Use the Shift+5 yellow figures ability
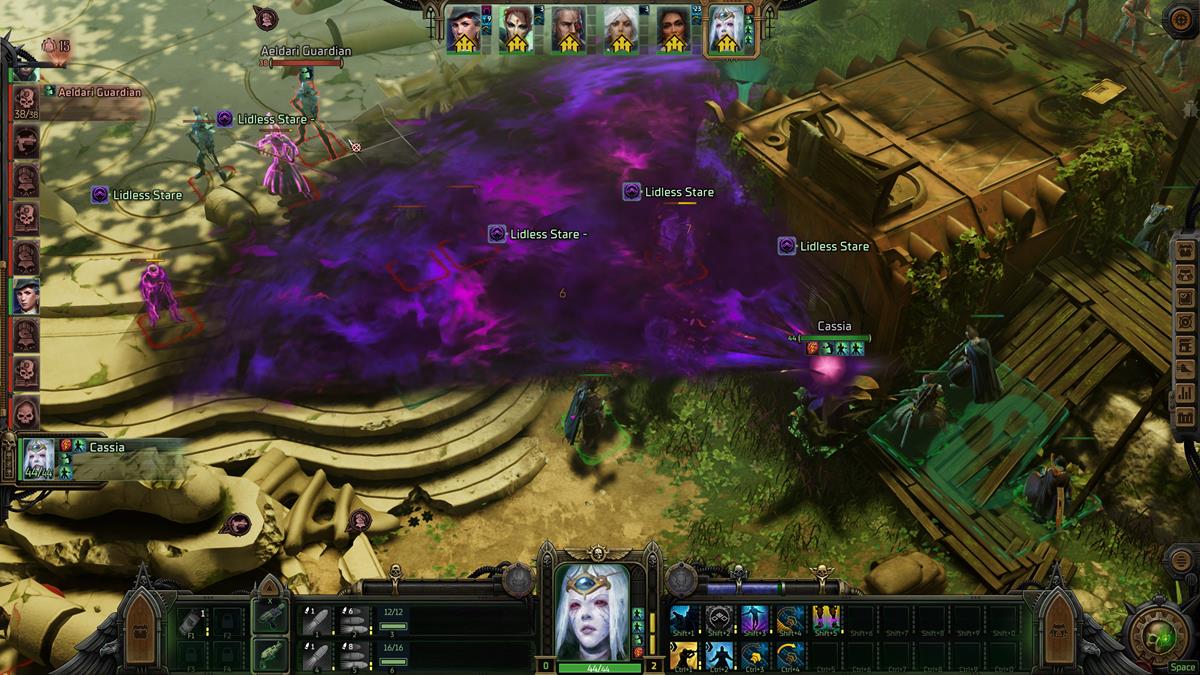The height and width of the screenshot is (675, 1200). click(x=827, y=620)
